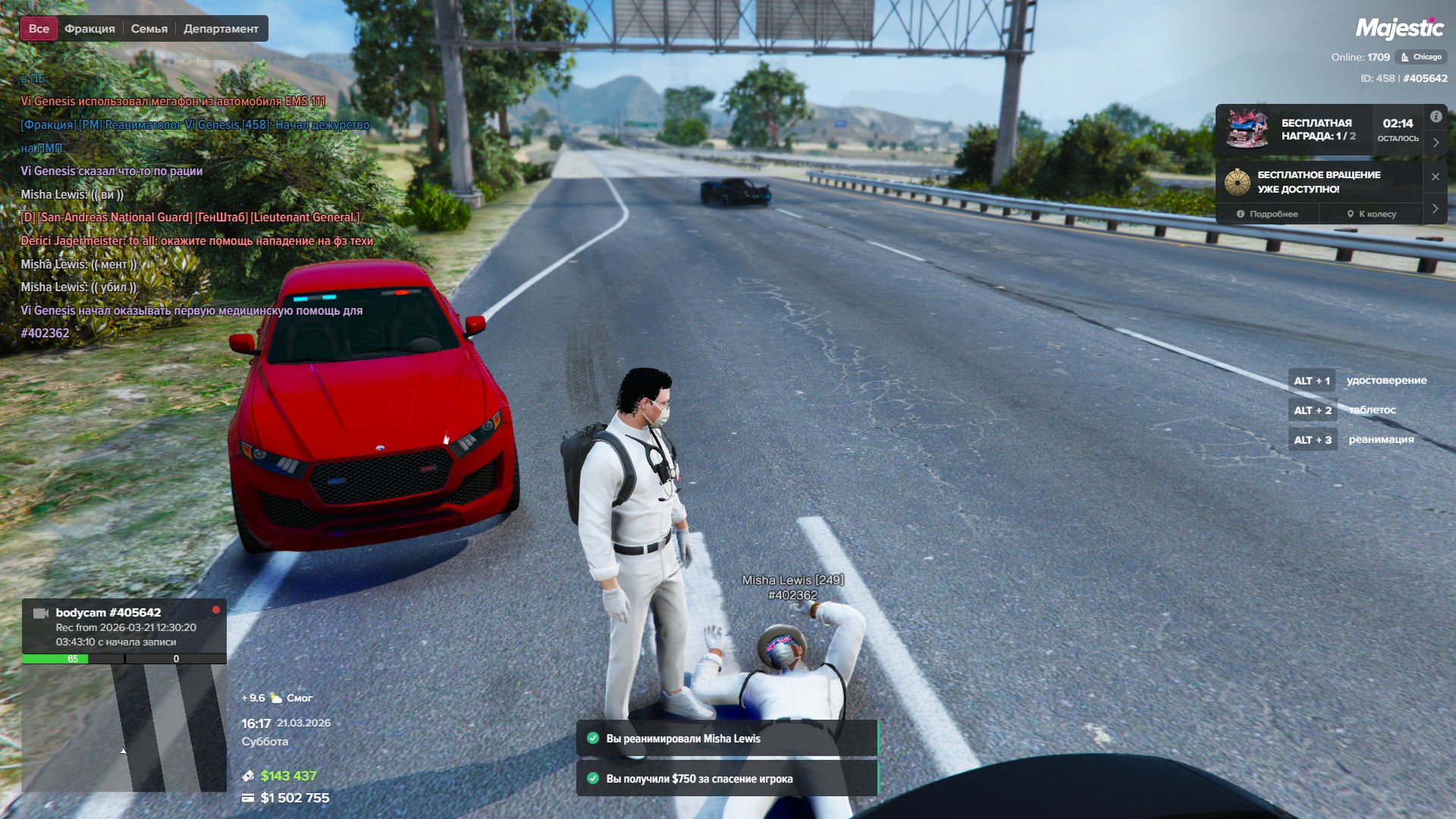The height and width of the screenshot is (819, 1456).
Task: Expand the free spin panel arrow
Action: [x=1436, y=209]
